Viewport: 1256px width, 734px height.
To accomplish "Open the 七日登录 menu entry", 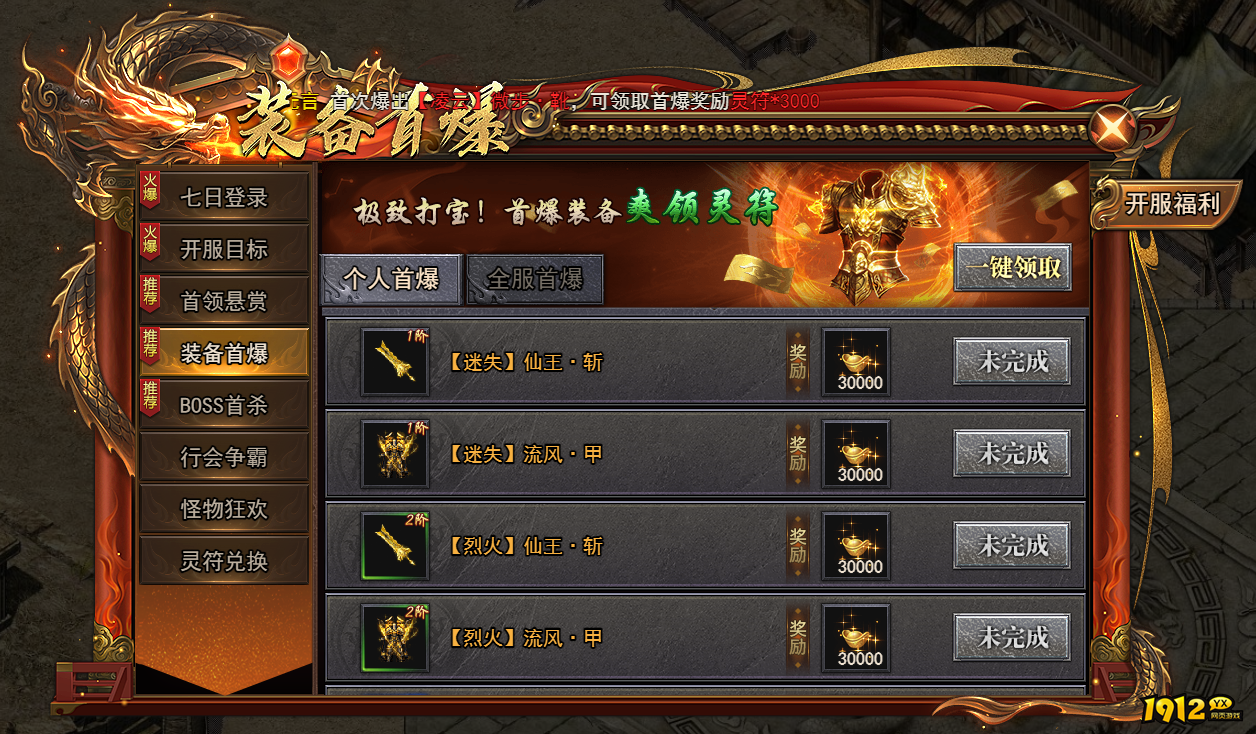I will (223, 198).
